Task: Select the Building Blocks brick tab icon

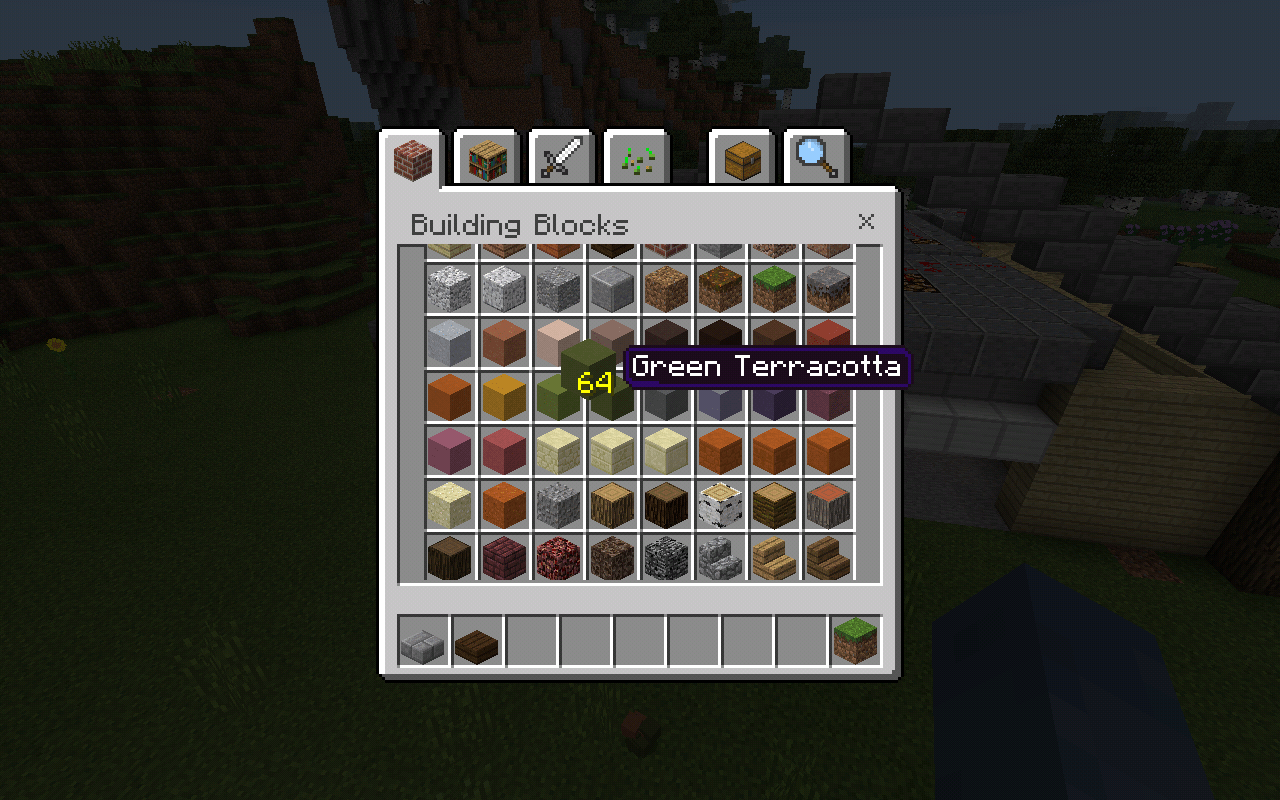Action: pos(413,156)
